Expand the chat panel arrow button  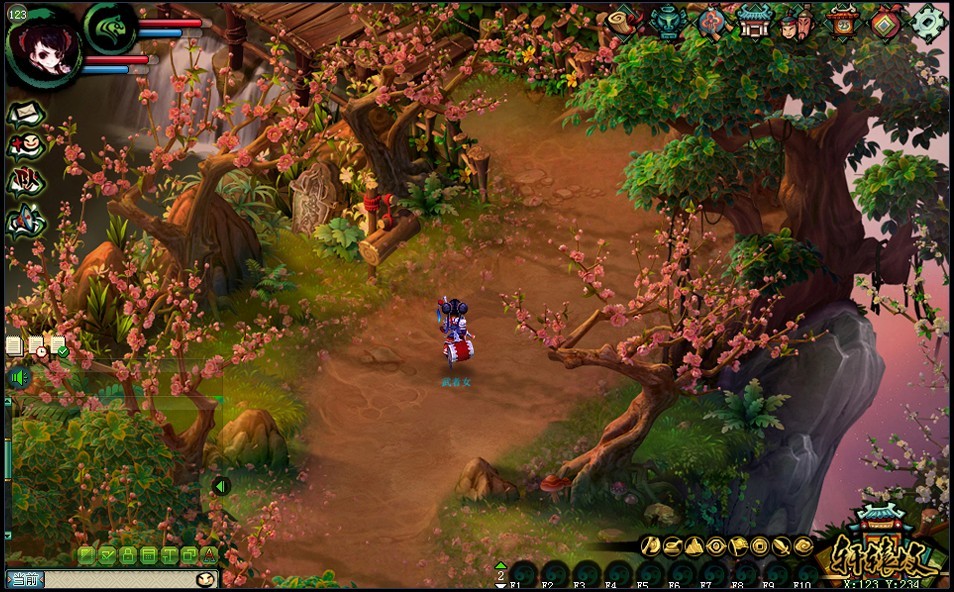[221, 486]
